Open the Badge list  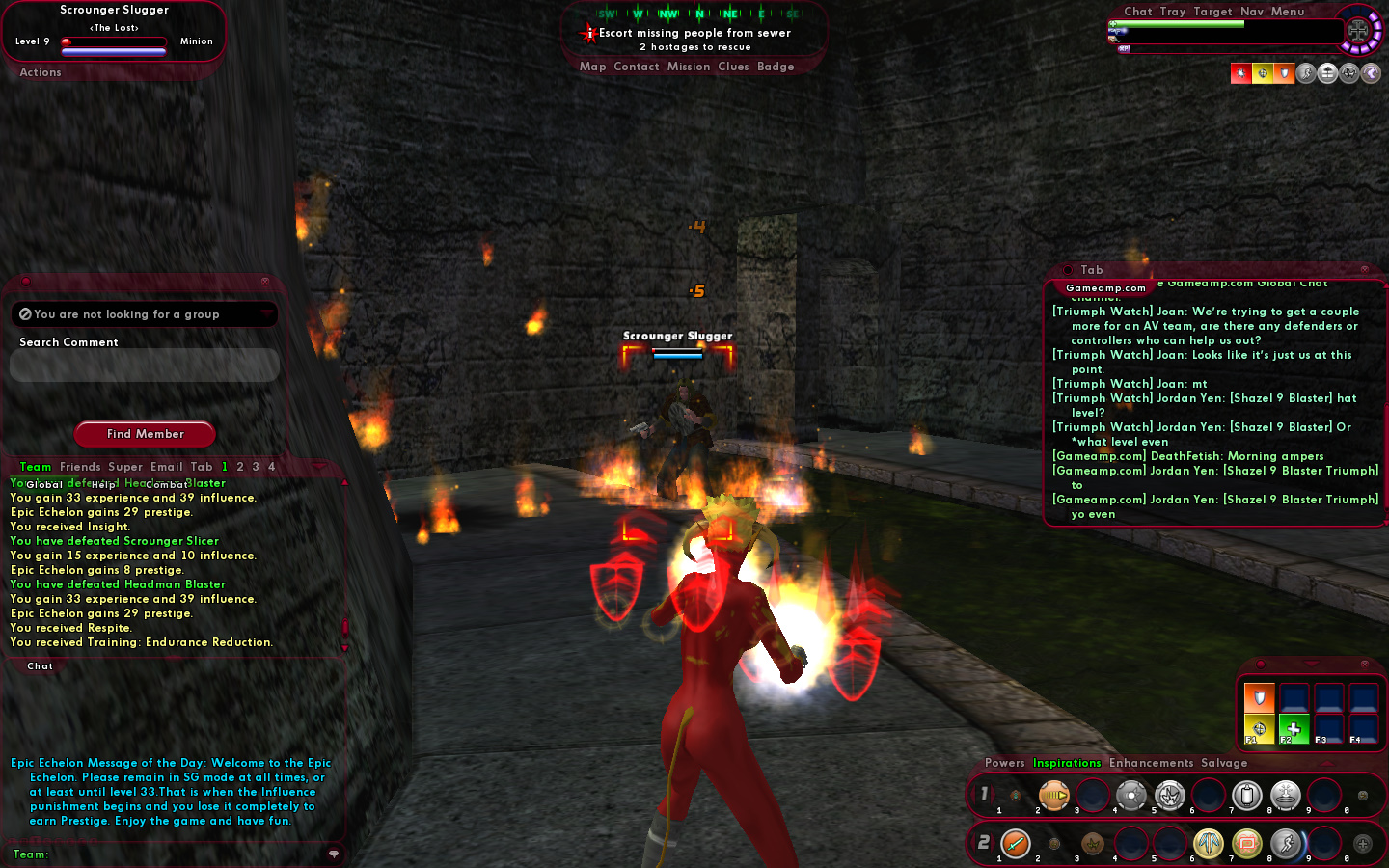[x=776, y=67]
